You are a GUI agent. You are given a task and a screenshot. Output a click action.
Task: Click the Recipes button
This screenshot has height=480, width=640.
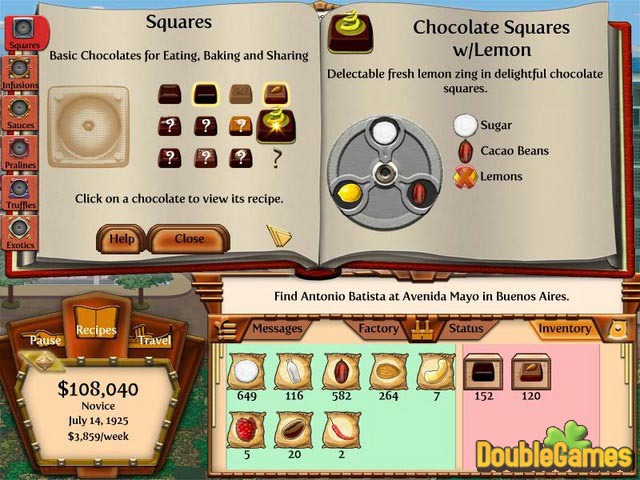(96, 330)
